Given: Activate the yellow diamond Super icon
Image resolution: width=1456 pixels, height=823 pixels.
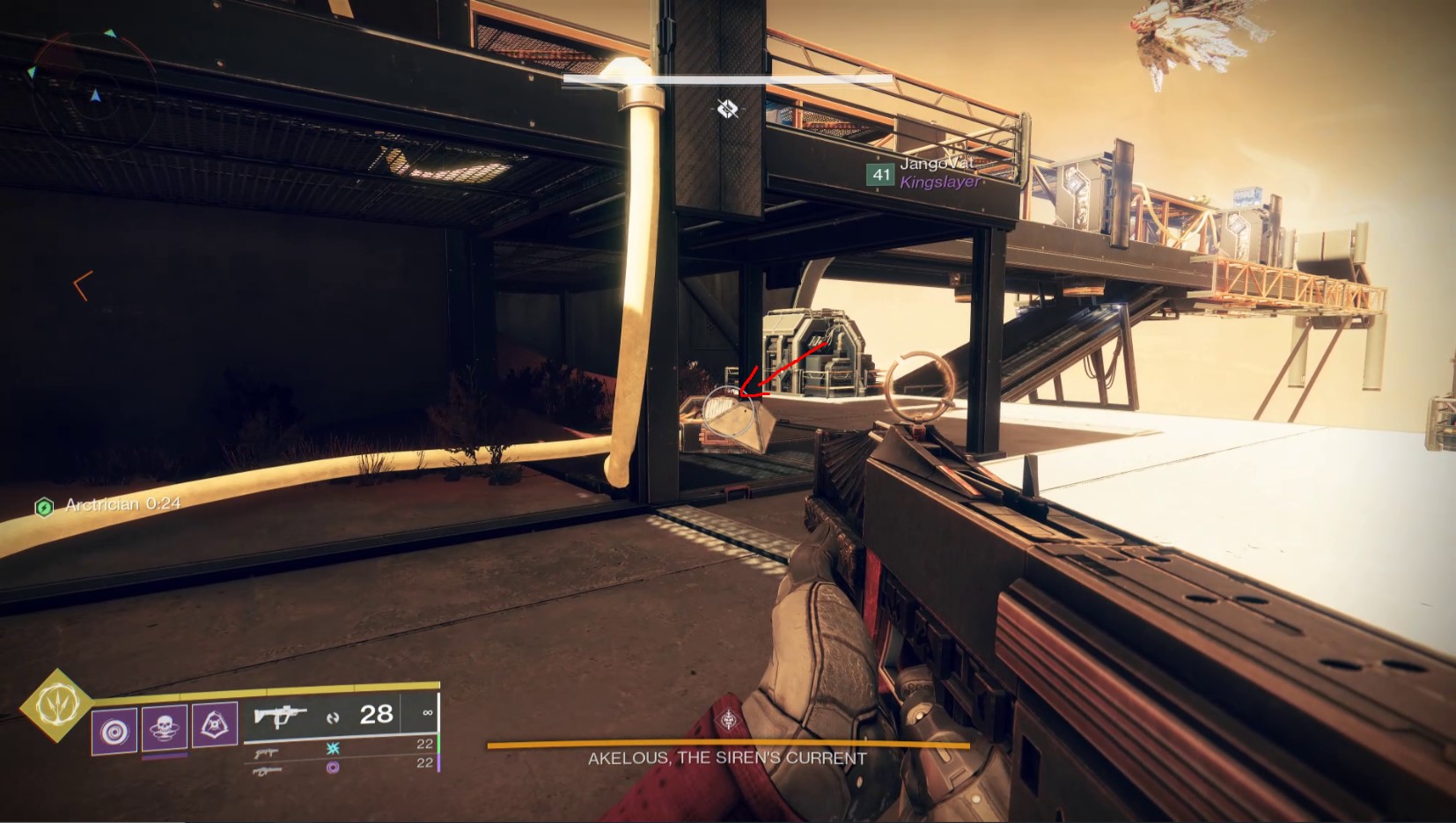Looking at the screenshot, I should coord(57,704).
